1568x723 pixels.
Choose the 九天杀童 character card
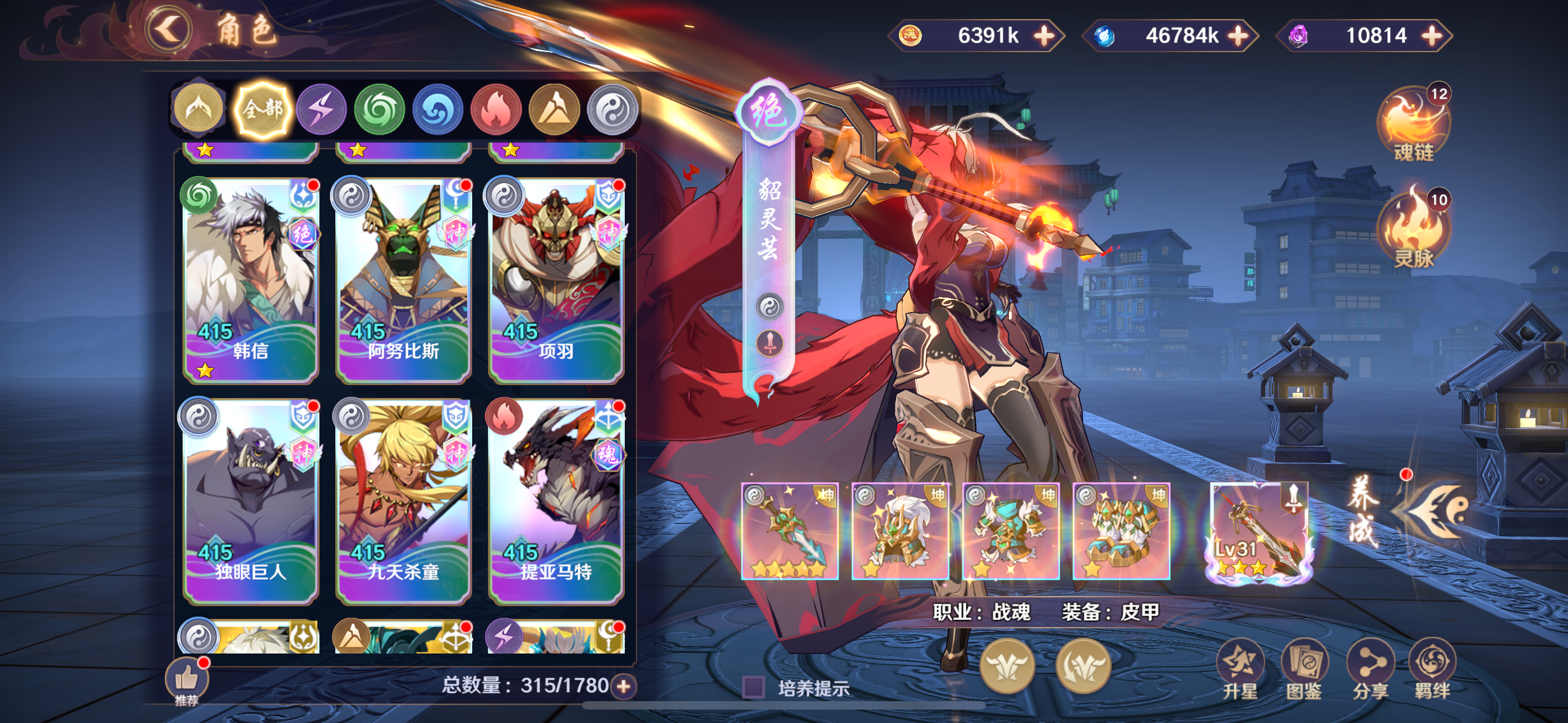(403, 501)
